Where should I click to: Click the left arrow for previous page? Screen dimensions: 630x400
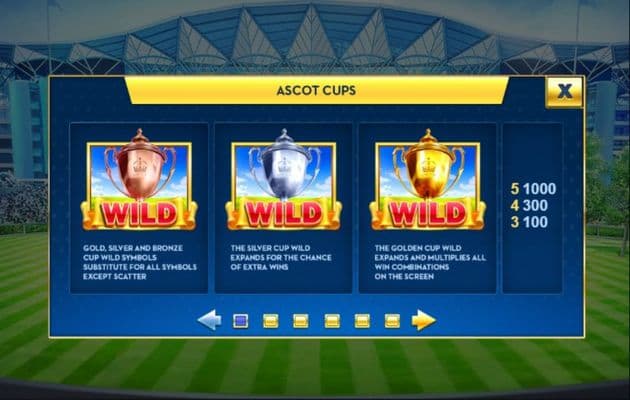209,320
